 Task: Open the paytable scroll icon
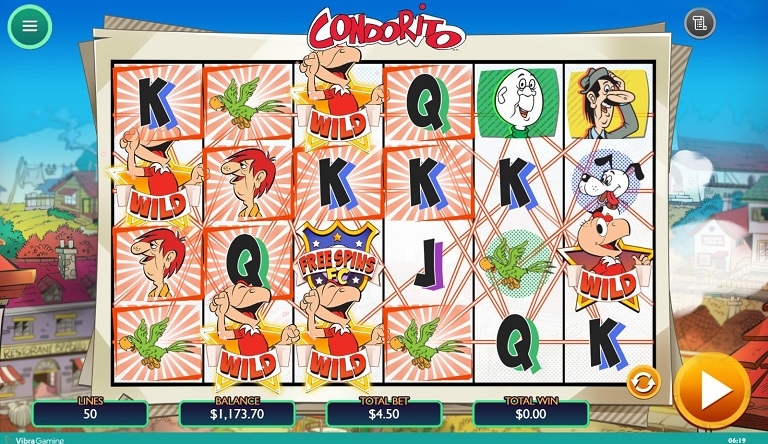pos(700,23)
